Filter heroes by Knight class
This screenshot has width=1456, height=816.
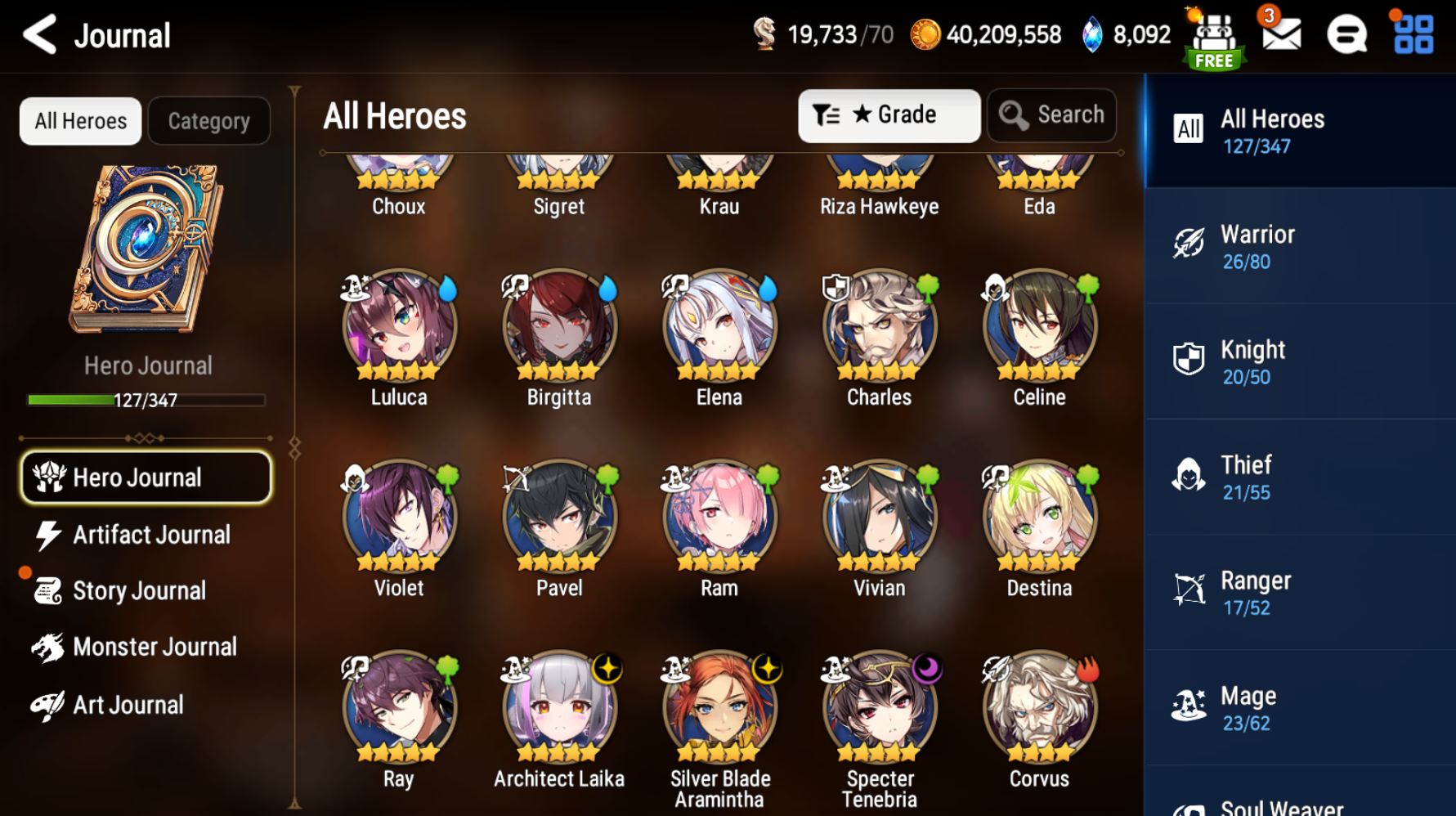pyautogui.click(x=1300, y=362)
